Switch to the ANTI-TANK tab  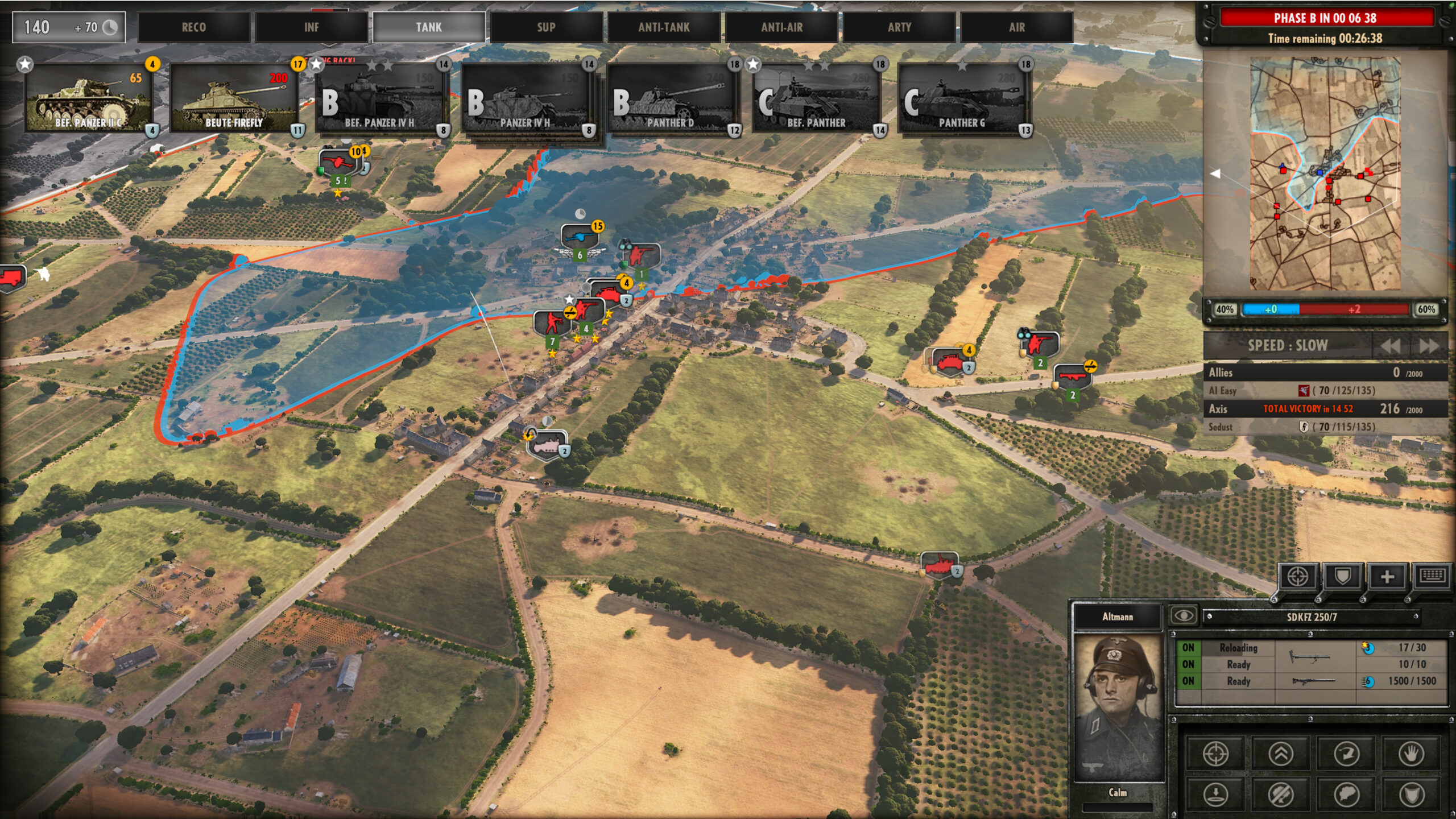(x=665, y=27)
